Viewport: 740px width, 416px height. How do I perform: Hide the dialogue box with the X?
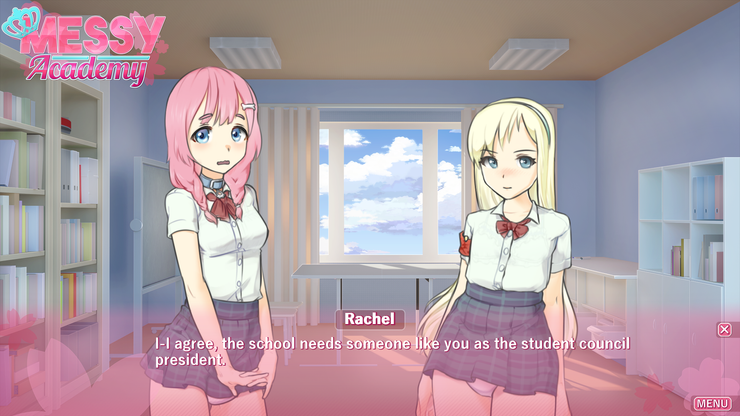[724, 329]
